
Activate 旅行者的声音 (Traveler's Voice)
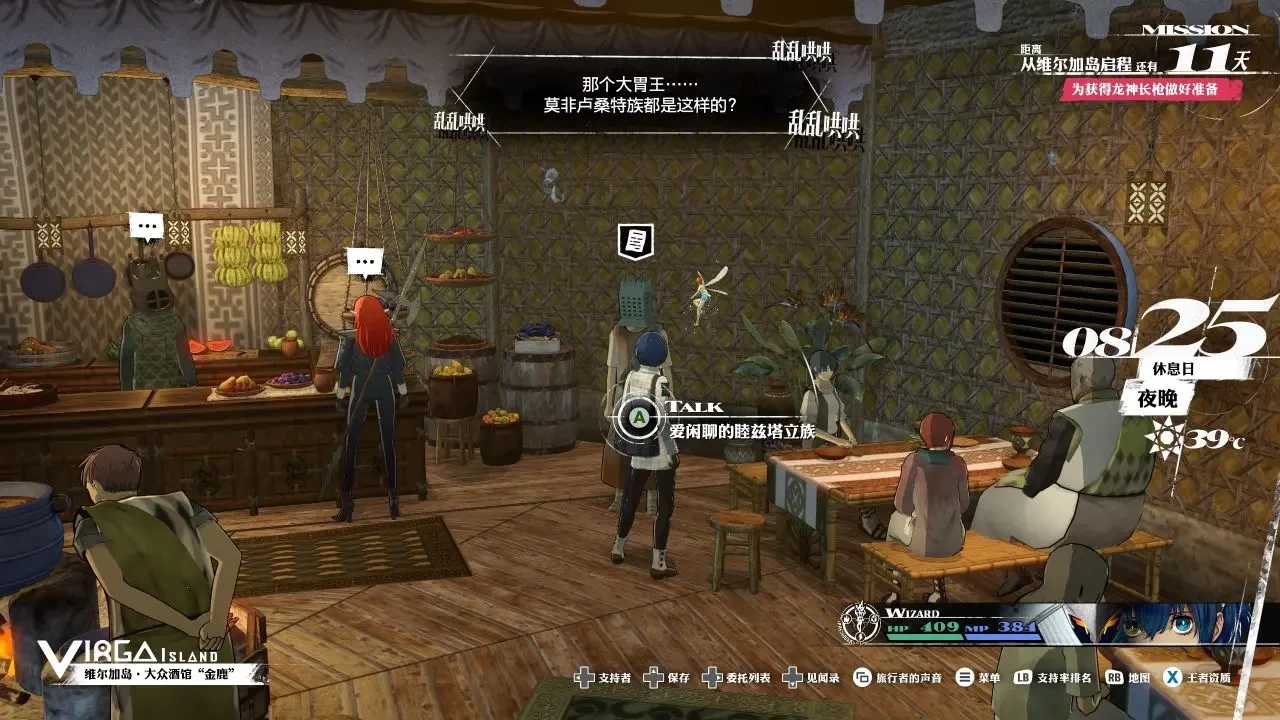point(897,678)
